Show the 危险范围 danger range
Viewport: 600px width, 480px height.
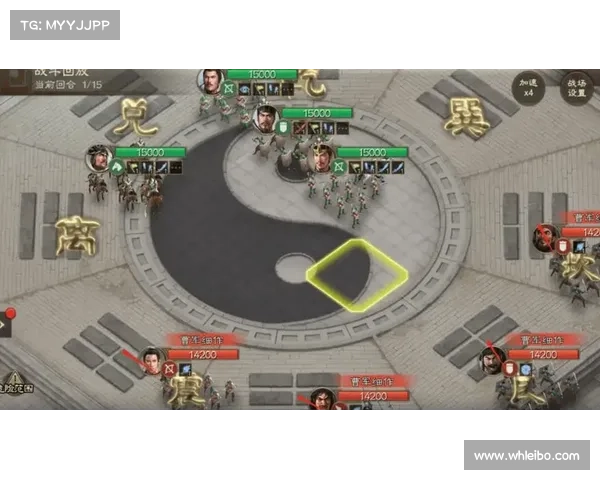[17, 383]
